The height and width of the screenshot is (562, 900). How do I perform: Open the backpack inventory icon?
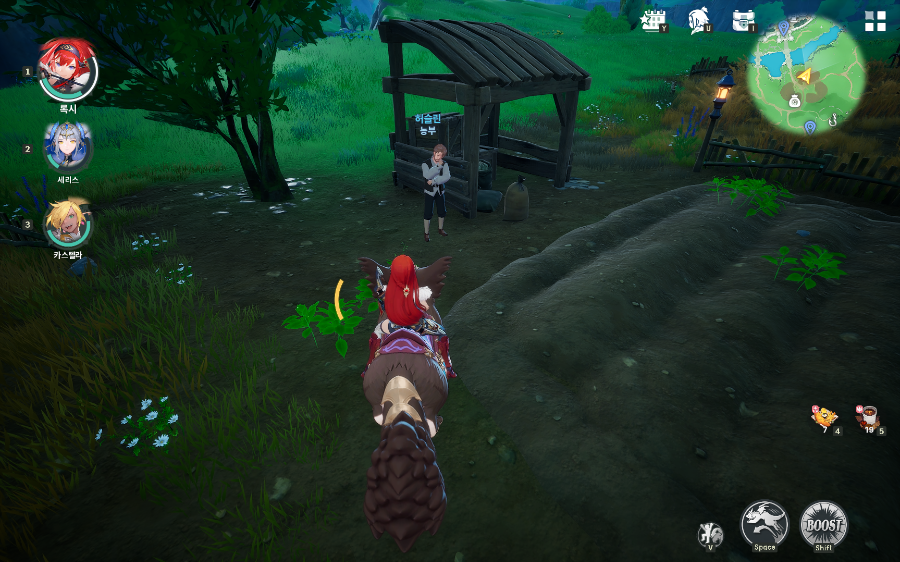(x=743, y=20)
